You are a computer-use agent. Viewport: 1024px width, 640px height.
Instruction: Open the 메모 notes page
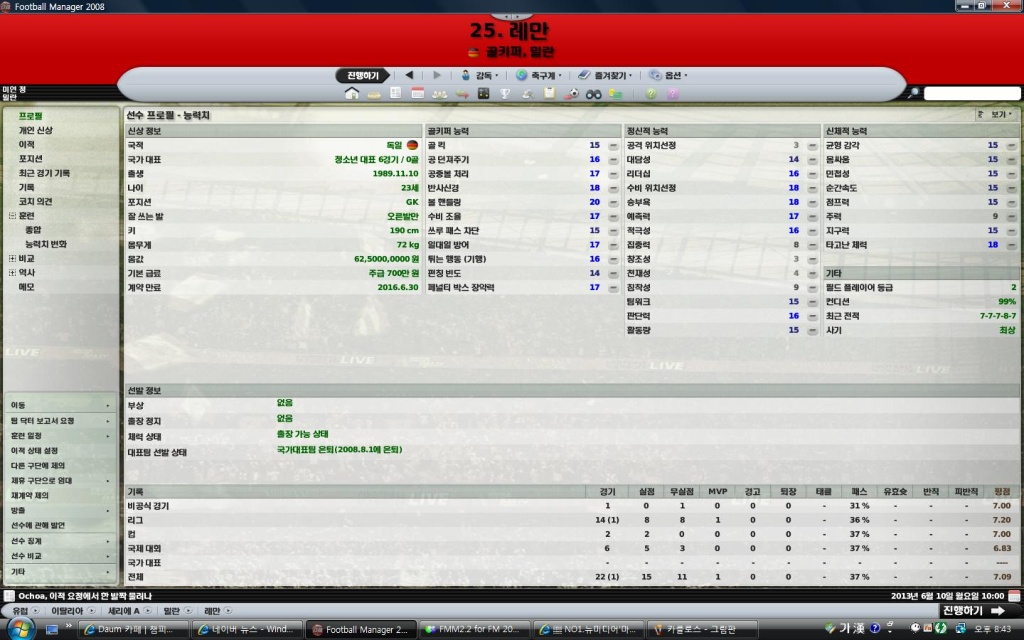(27, 287)
